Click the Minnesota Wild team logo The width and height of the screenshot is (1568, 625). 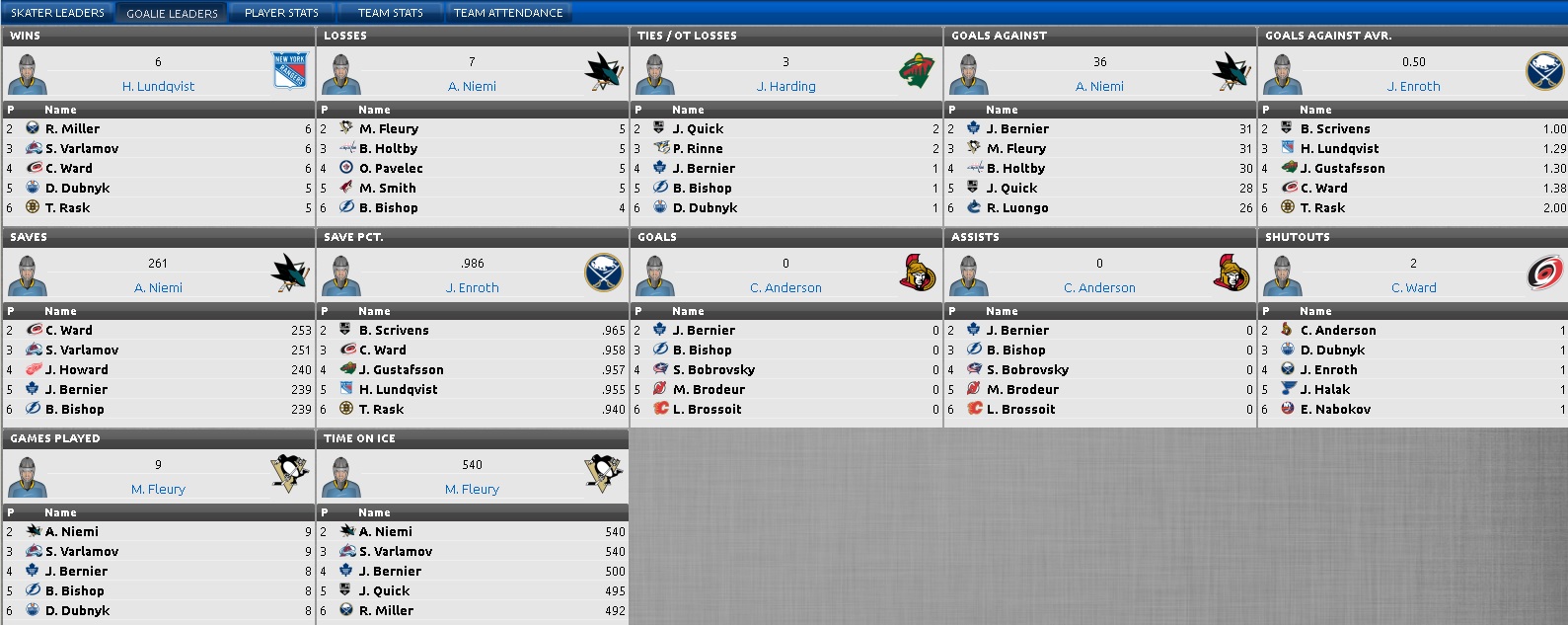[917, 71]
